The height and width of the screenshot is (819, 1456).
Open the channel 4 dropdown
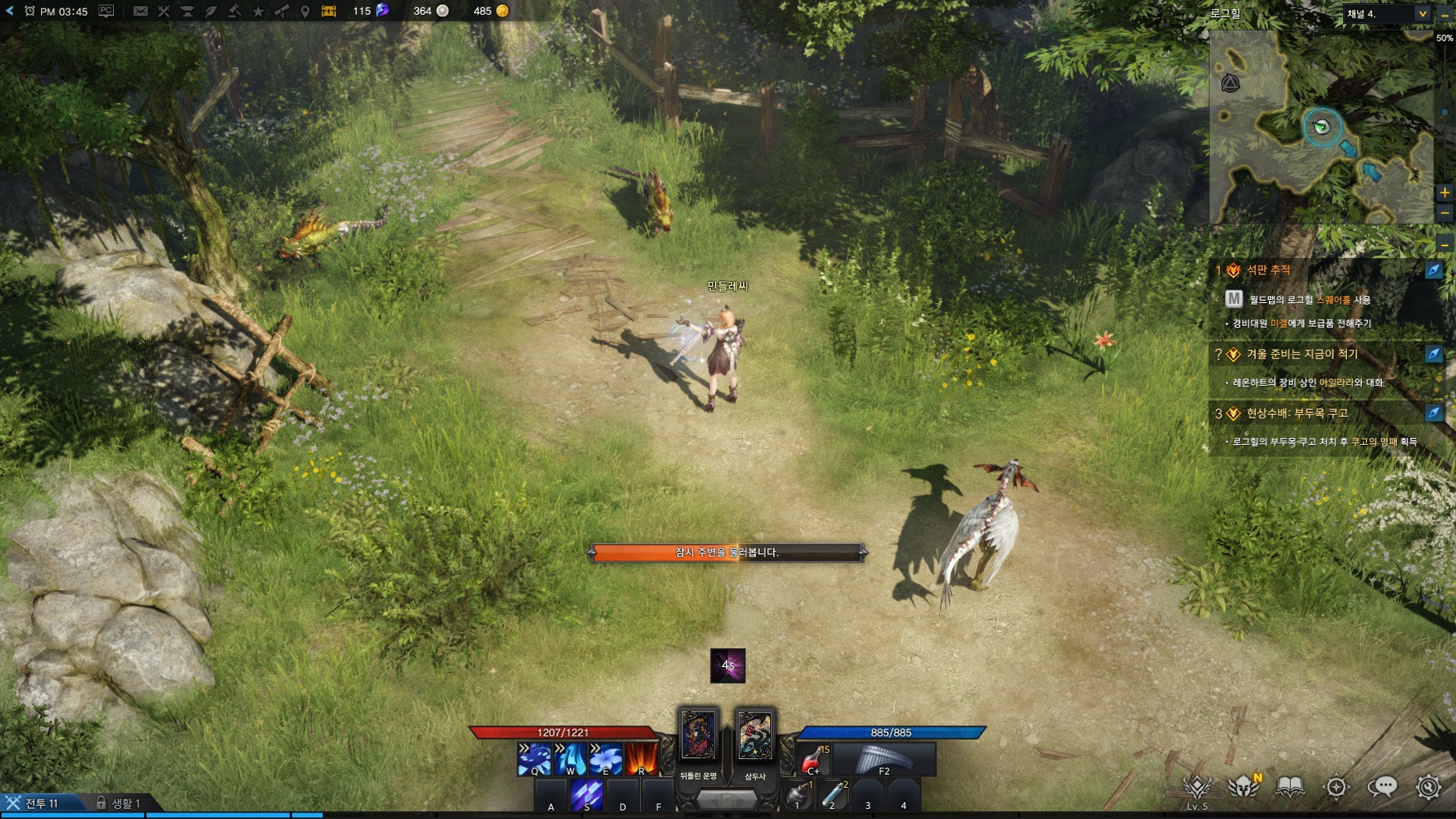(1422, 14)
